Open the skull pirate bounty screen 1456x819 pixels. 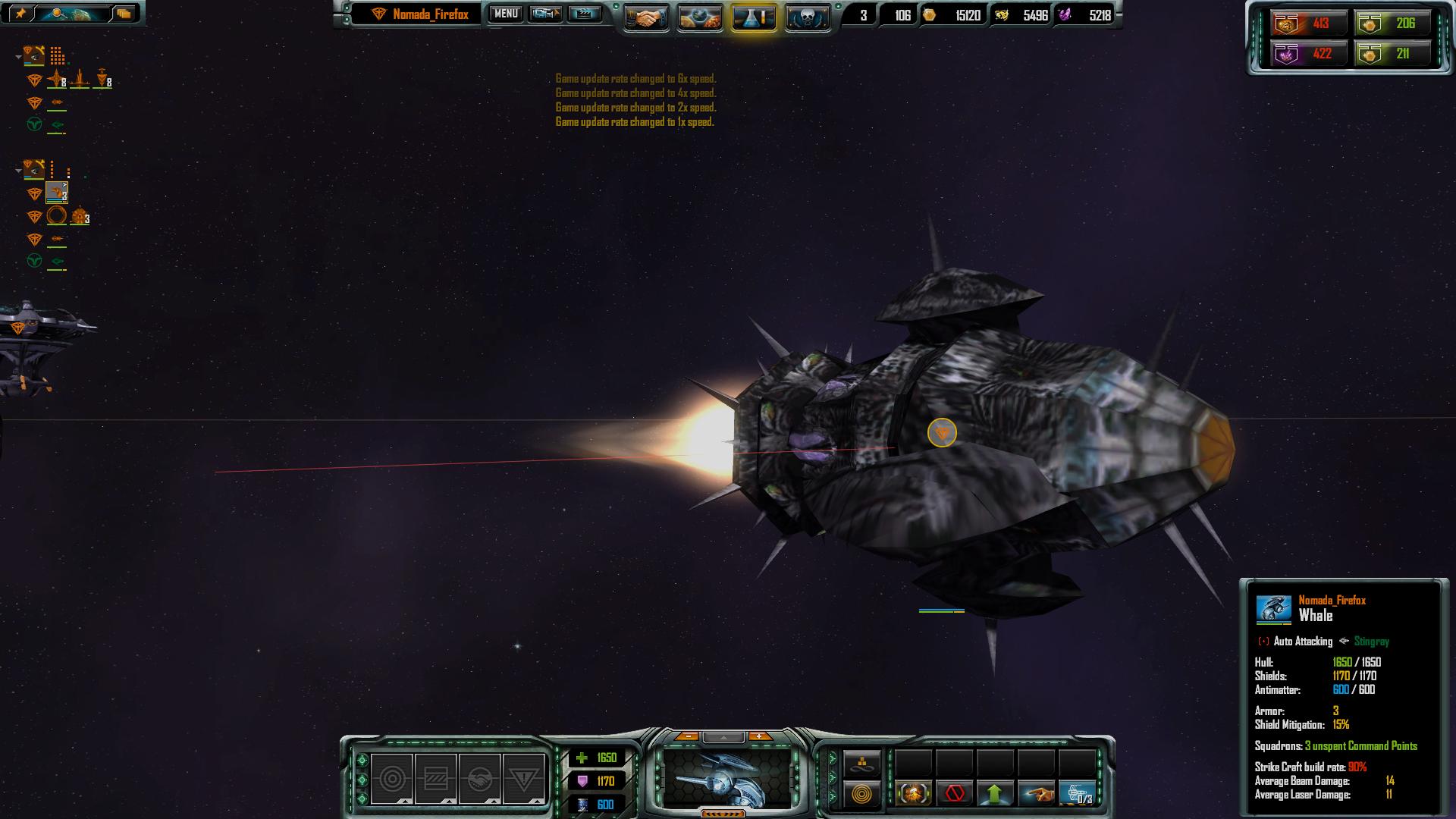[807, 17]
